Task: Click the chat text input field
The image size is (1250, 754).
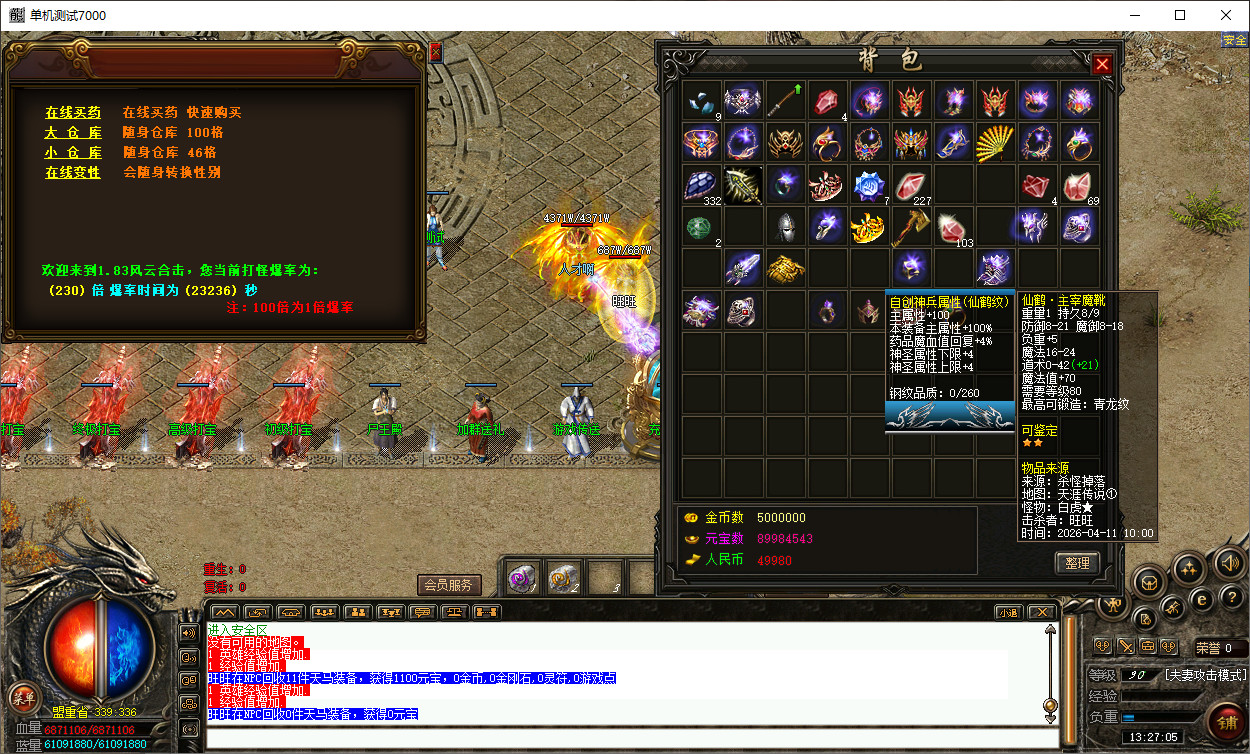Action: click(630, 739)
